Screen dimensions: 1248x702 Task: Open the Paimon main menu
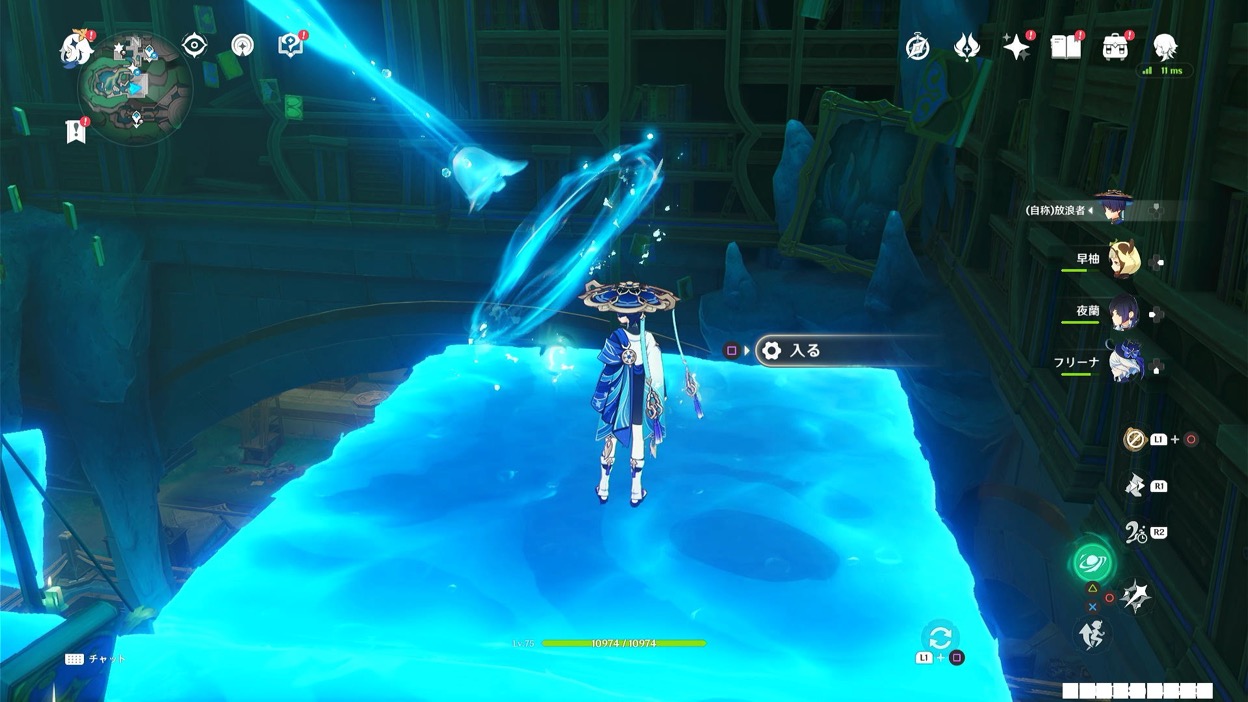pos(76,47)
